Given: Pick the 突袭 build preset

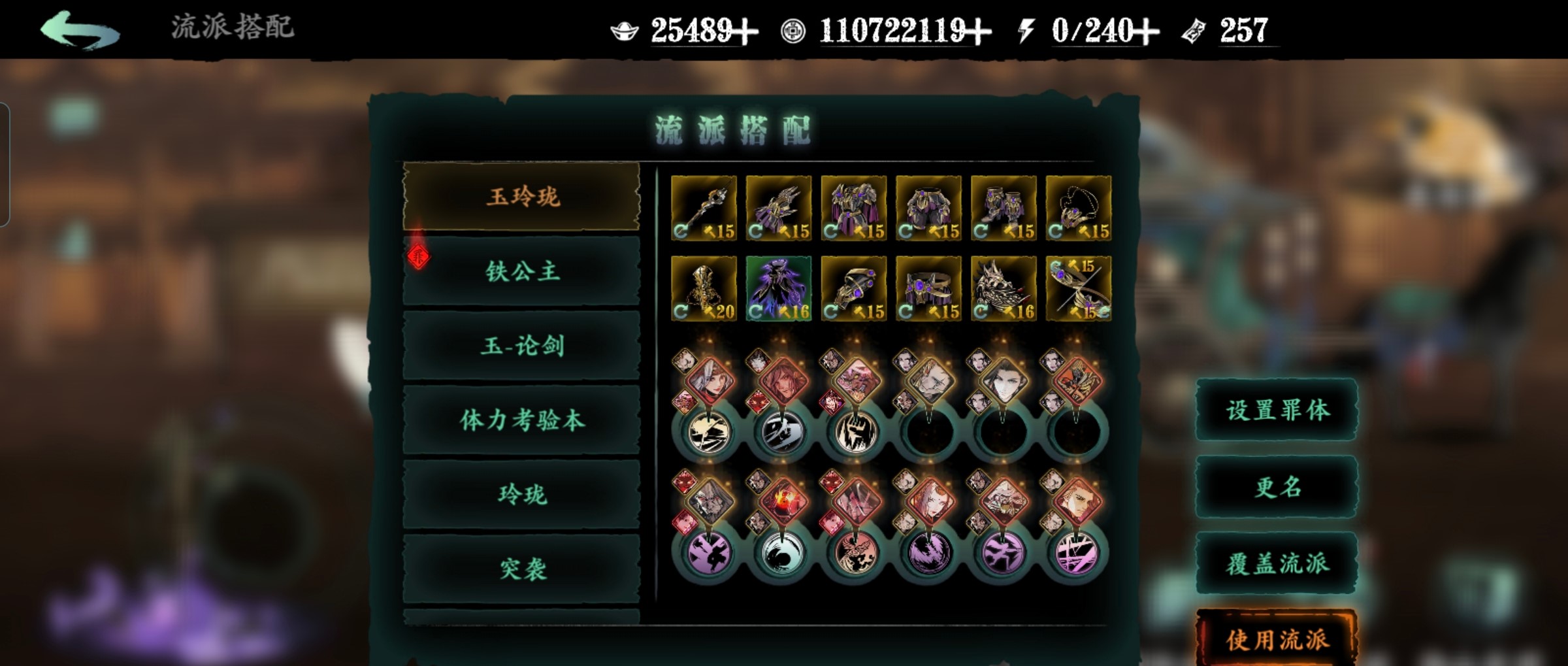Looking at the screenshot, I should 522,569.
